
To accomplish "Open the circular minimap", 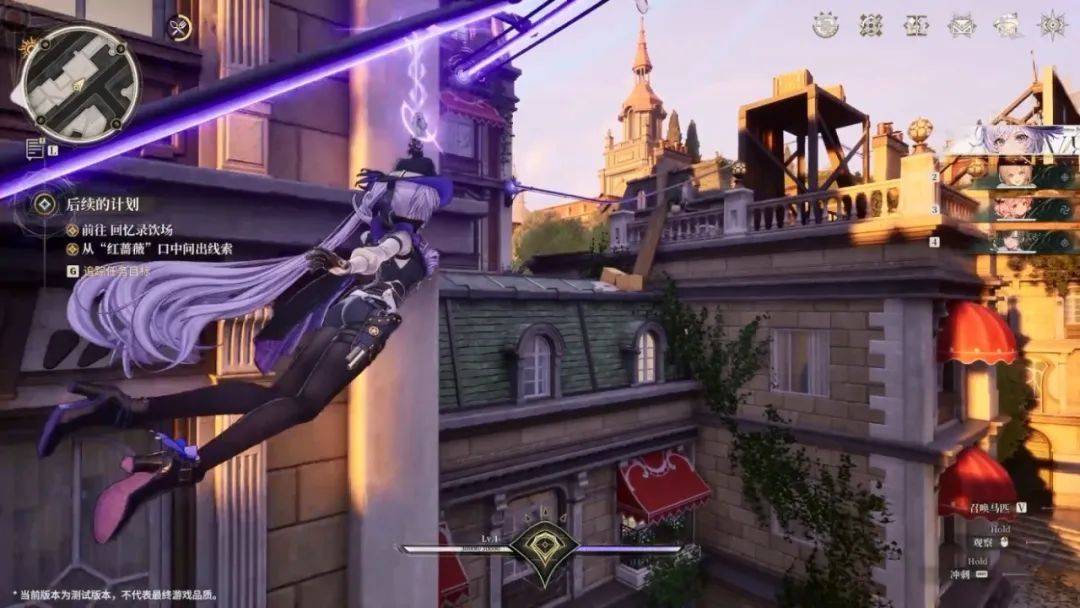I will [x=80, y=84].
